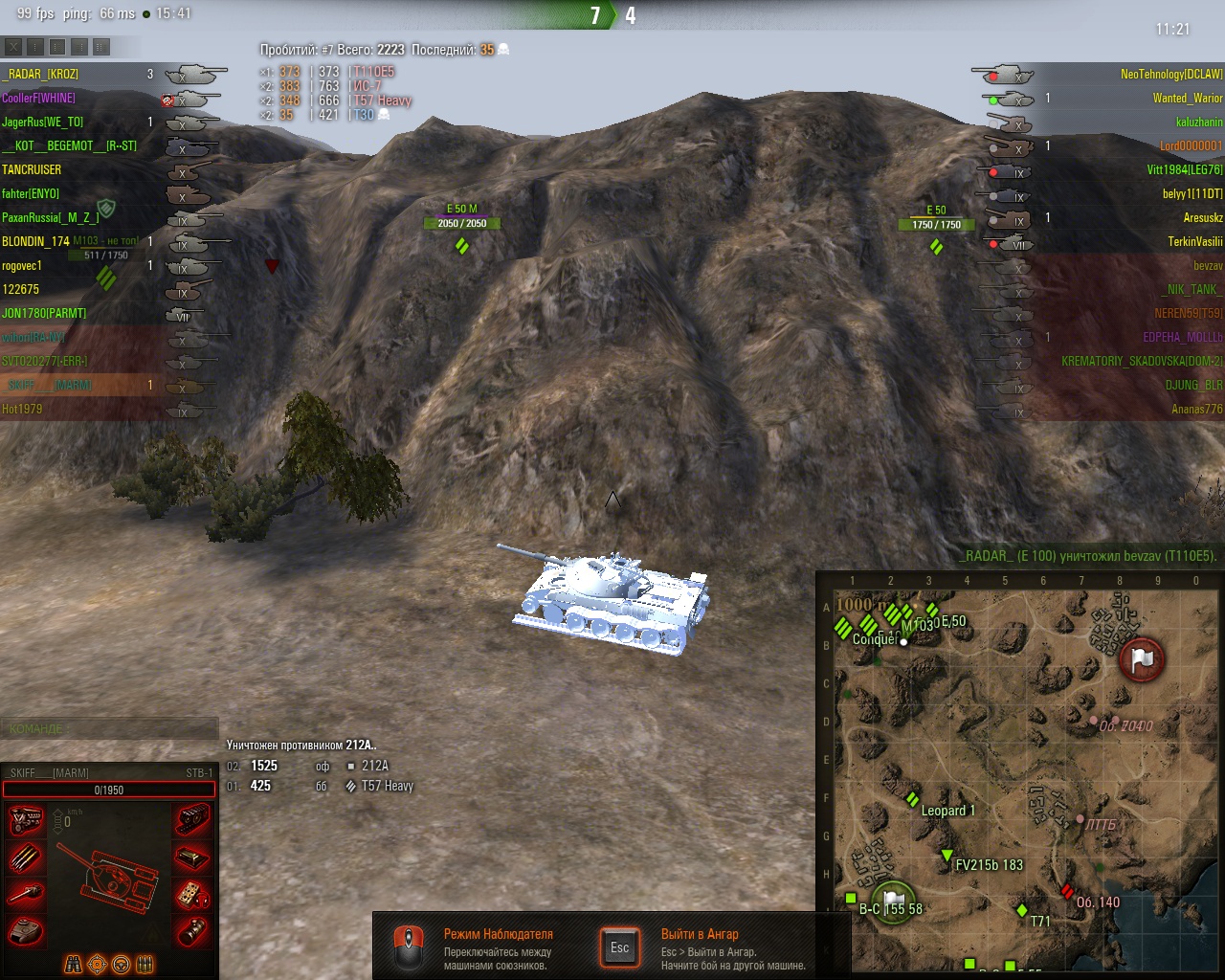Click the X player-panel mode button
1225x980 pixels.
[13, 46]
